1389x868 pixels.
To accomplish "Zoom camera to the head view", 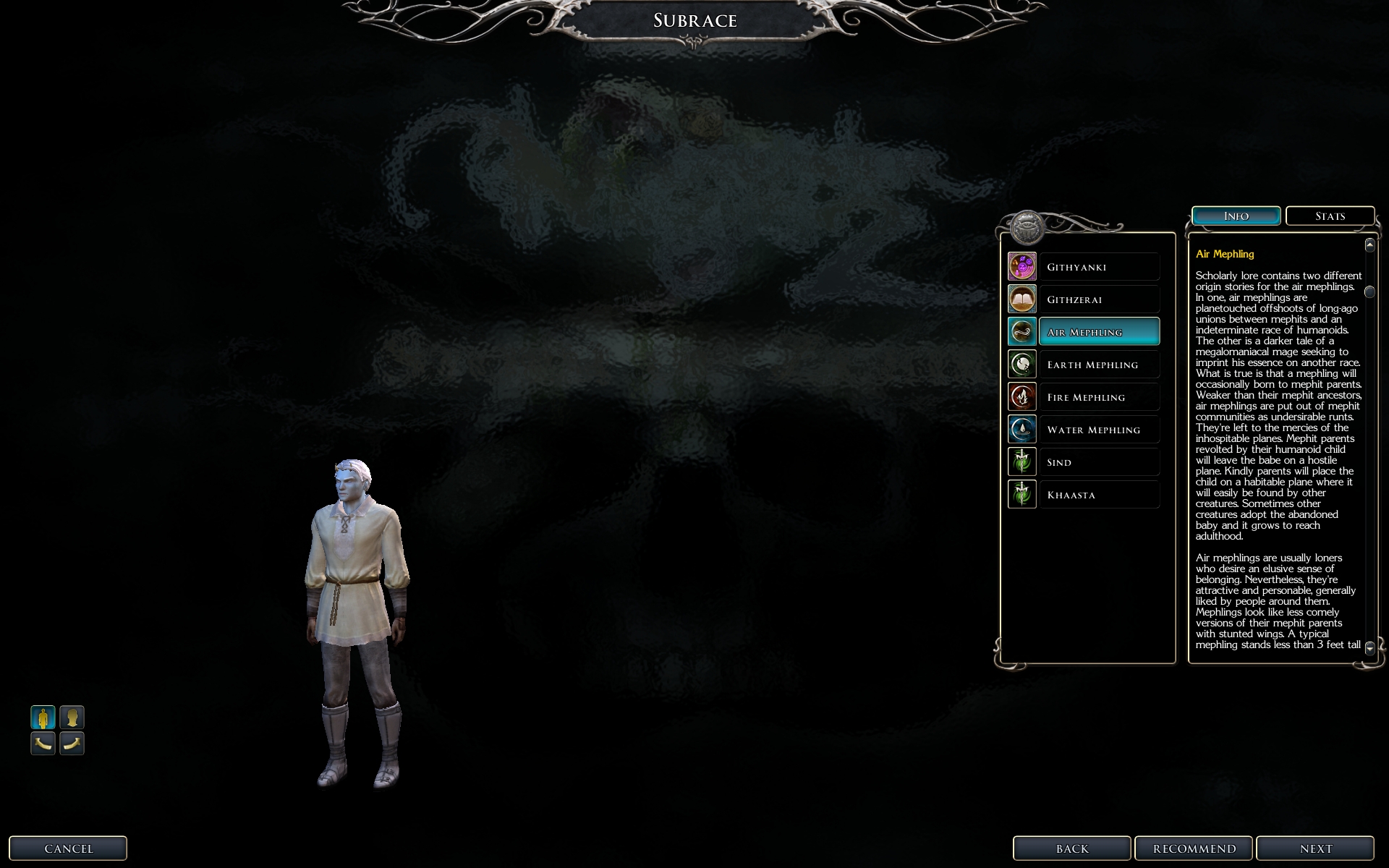I will point(72,718).
